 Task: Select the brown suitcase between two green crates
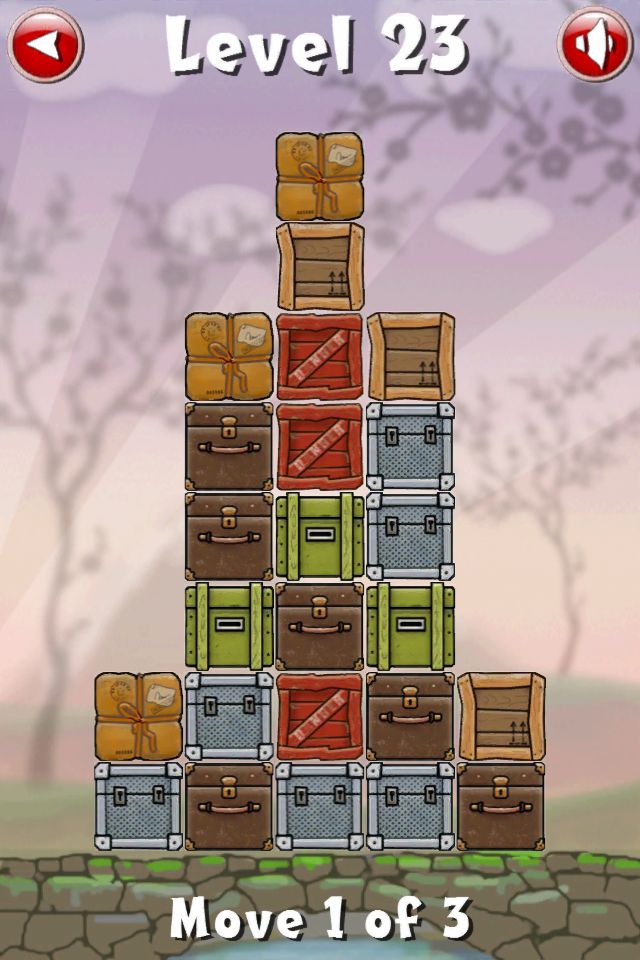[320, 626]
